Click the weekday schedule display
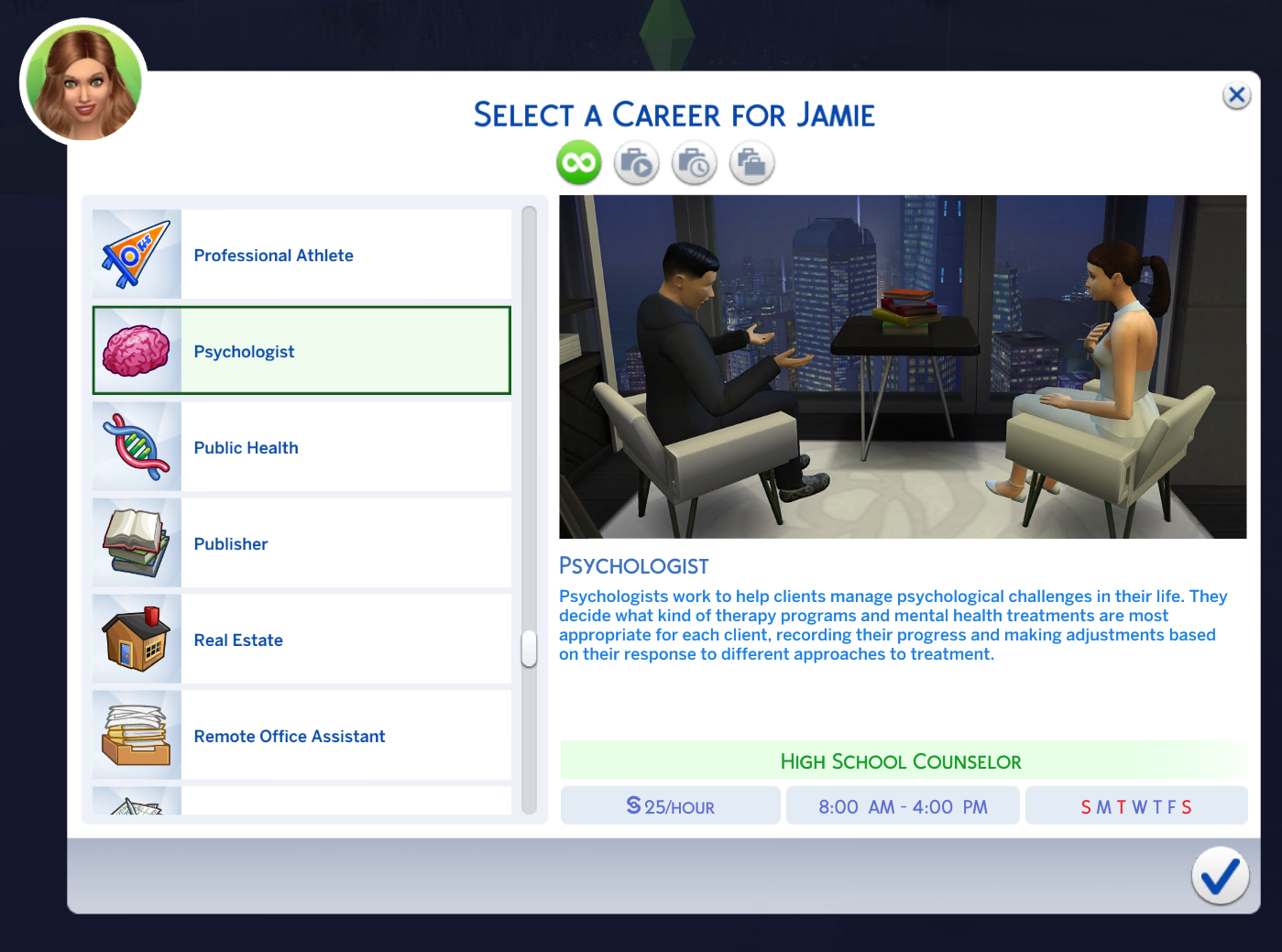Image resolution: width=1282 pixels, height=952 pixels. [1135, 805]
